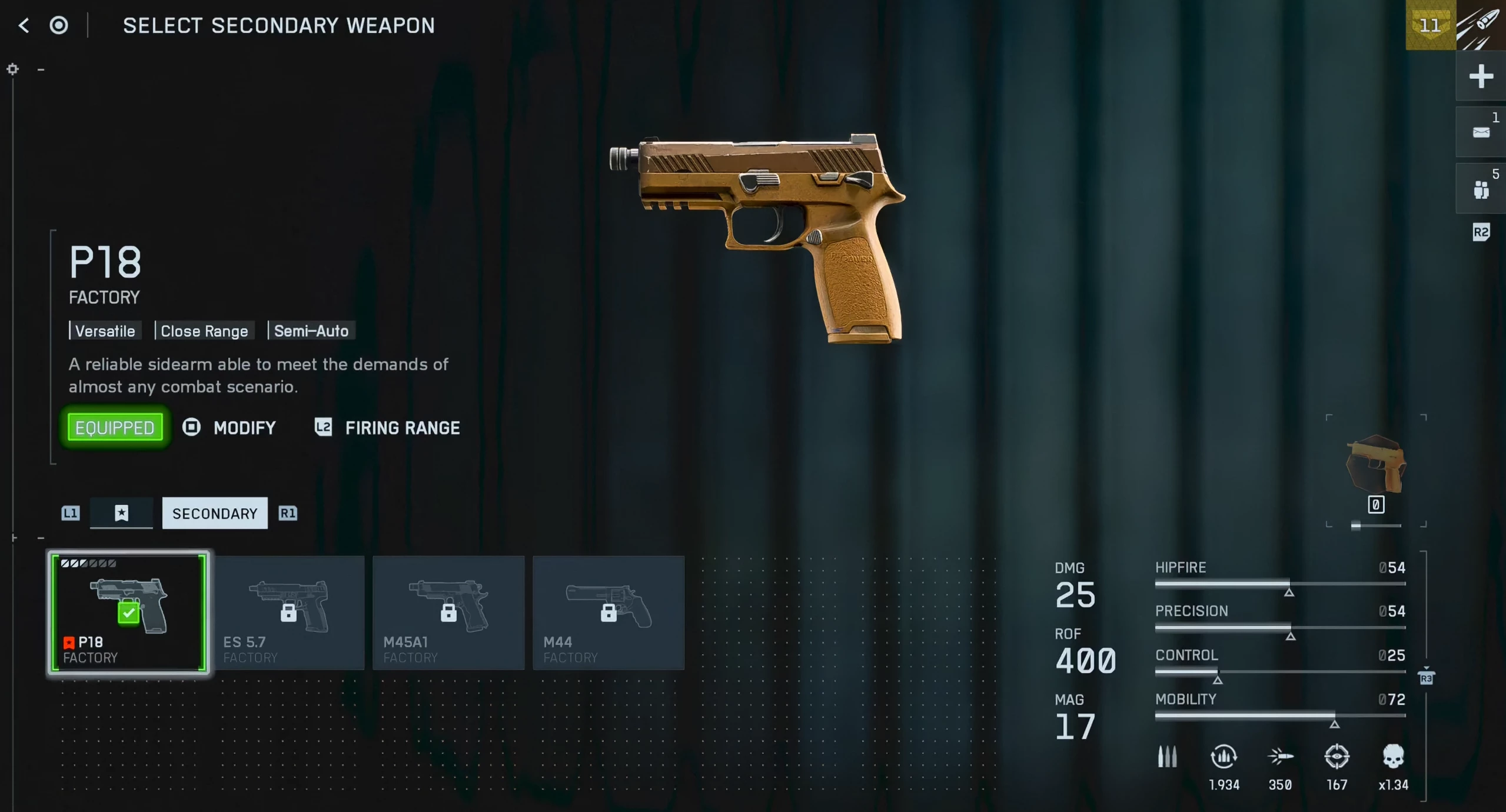Click the crosshair range stat icon
The width and height of the screenshot is (1506, 812).
click(x=1337, y=757)
